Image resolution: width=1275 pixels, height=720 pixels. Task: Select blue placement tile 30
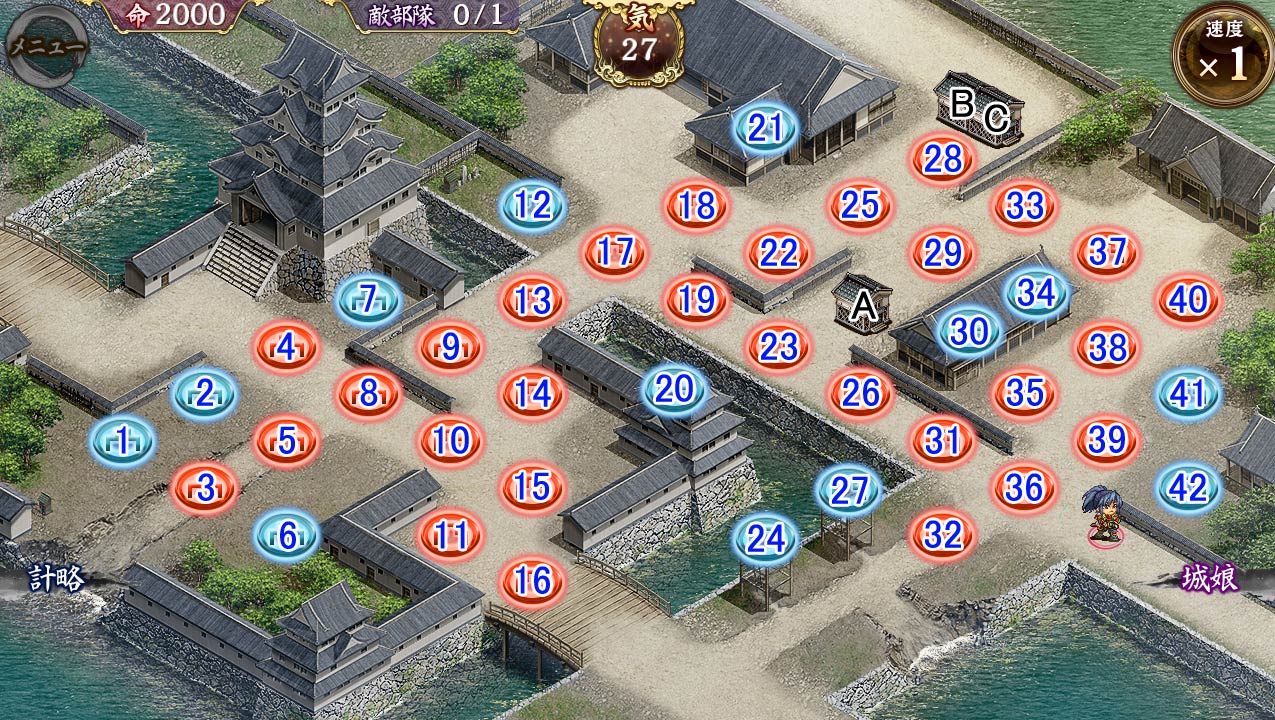(x=969, y=331)
